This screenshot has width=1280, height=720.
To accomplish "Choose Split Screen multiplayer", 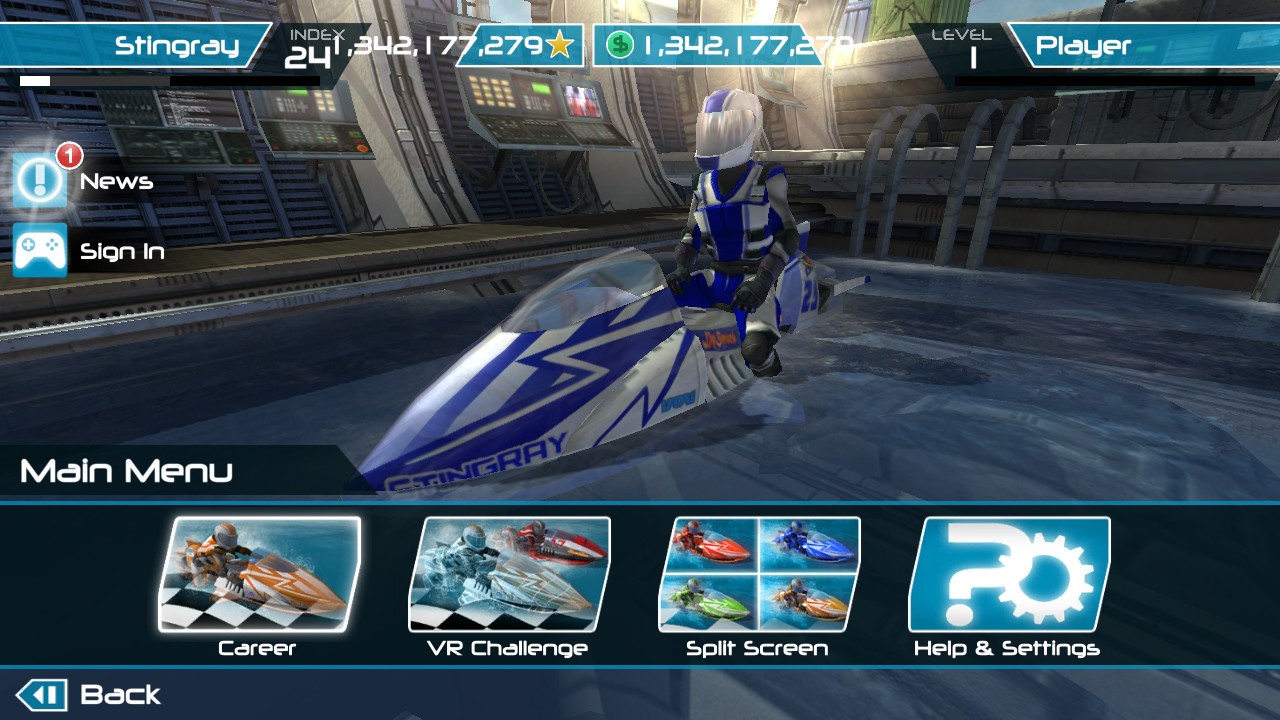I will pyautogui.click(x=758, y=575).
